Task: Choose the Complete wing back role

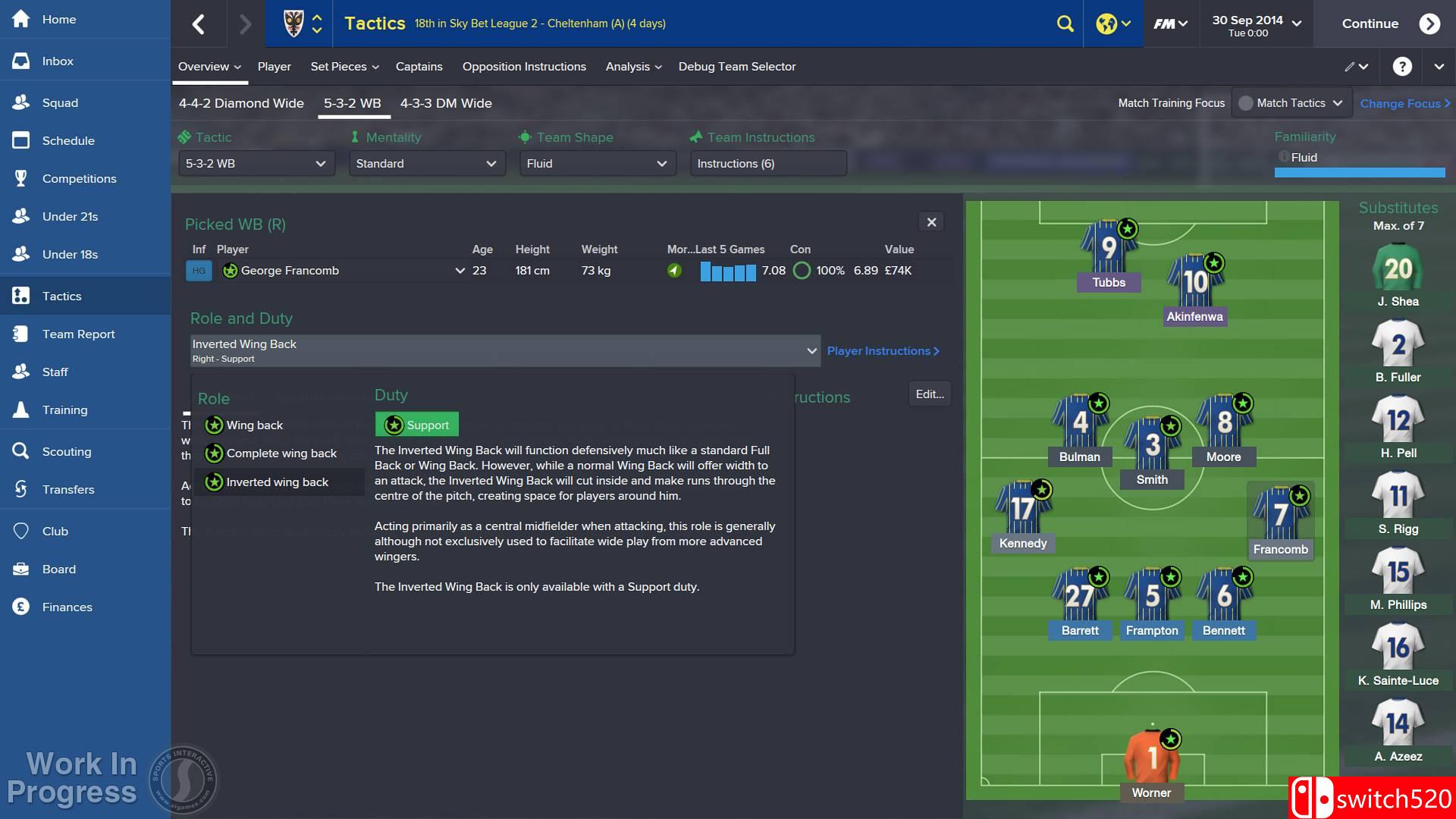Action: coord(281,453)
